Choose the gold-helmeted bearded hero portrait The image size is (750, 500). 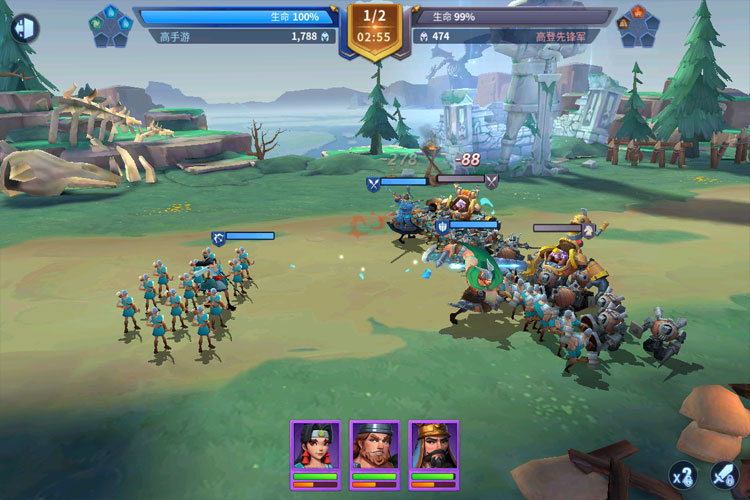434,447
